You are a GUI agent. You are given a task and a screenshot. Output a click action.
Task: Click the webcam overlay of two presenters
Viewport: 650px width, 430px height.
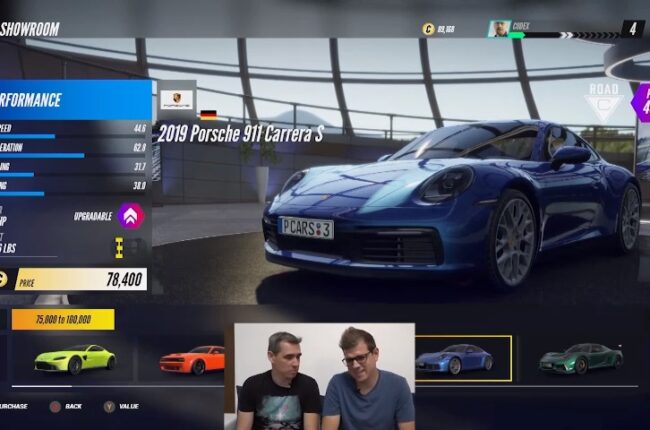(324, 376)
